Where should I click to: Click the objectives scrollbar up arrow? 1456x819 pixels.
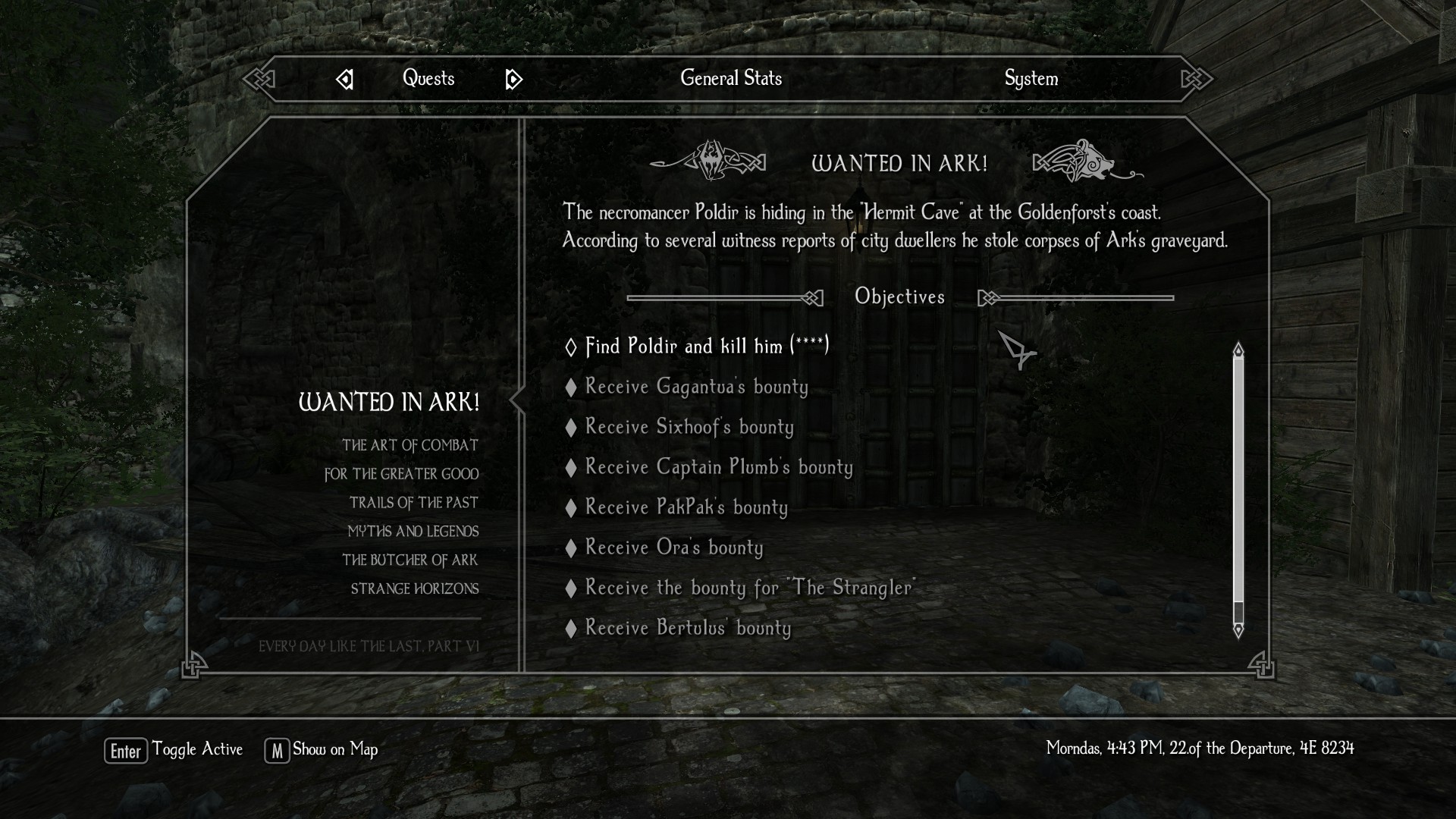1238,350
